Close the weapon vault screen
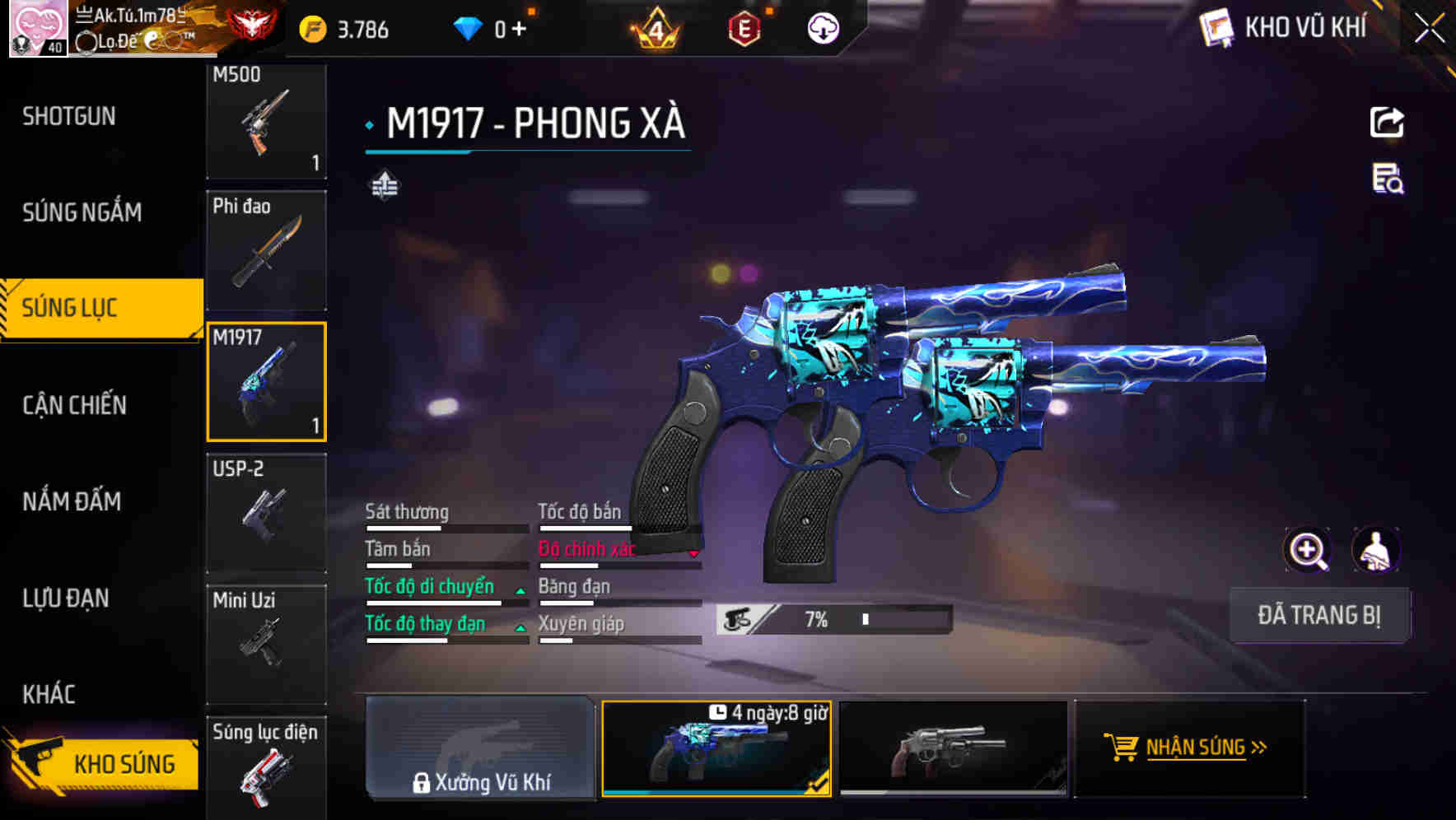Viewport: 1456px width, 820px height. click(1430, 29)
